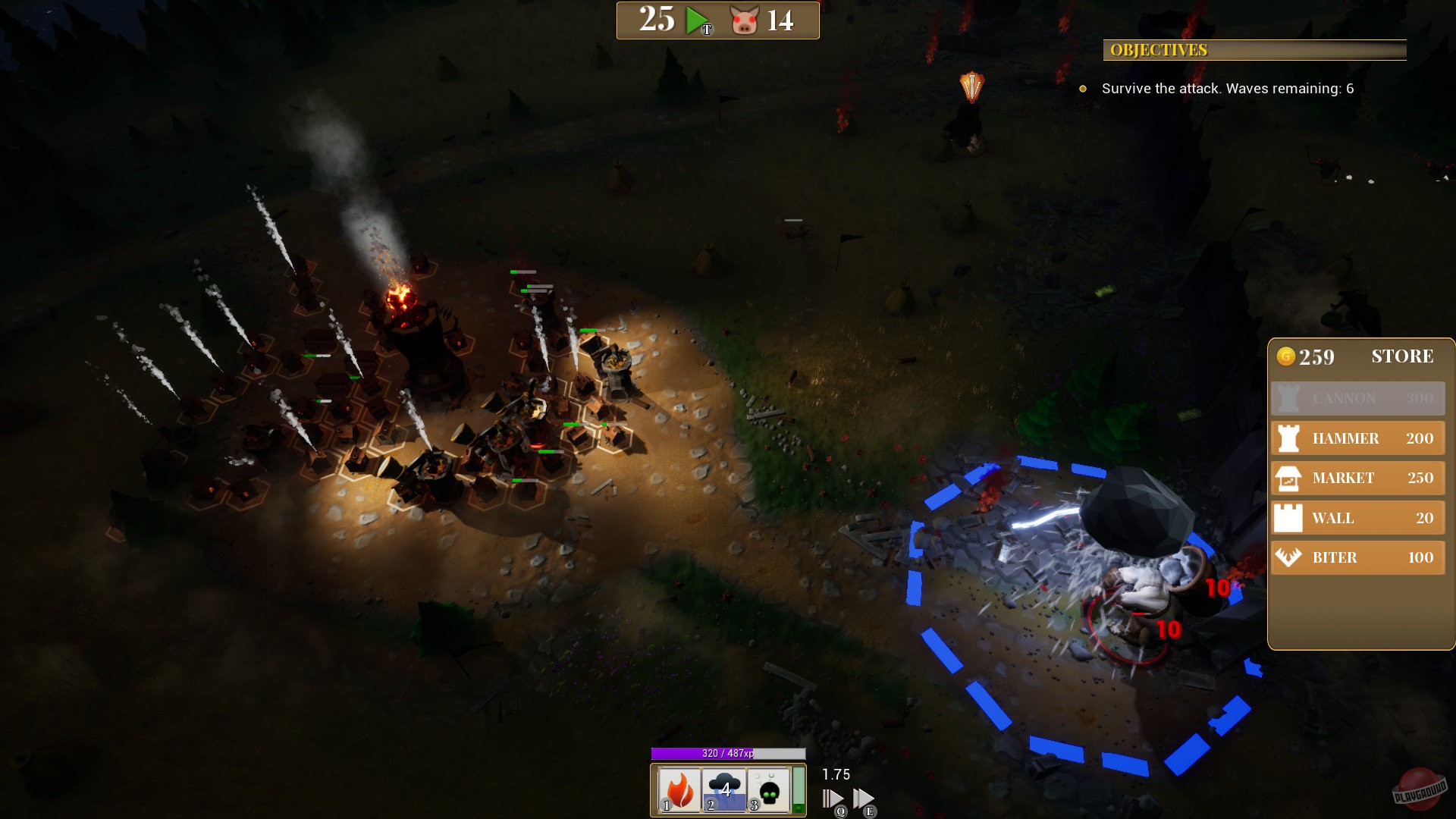The image size is (1456, 819).
Task: Open the greyed-out CANNON entry
Action: point(1357,398)
